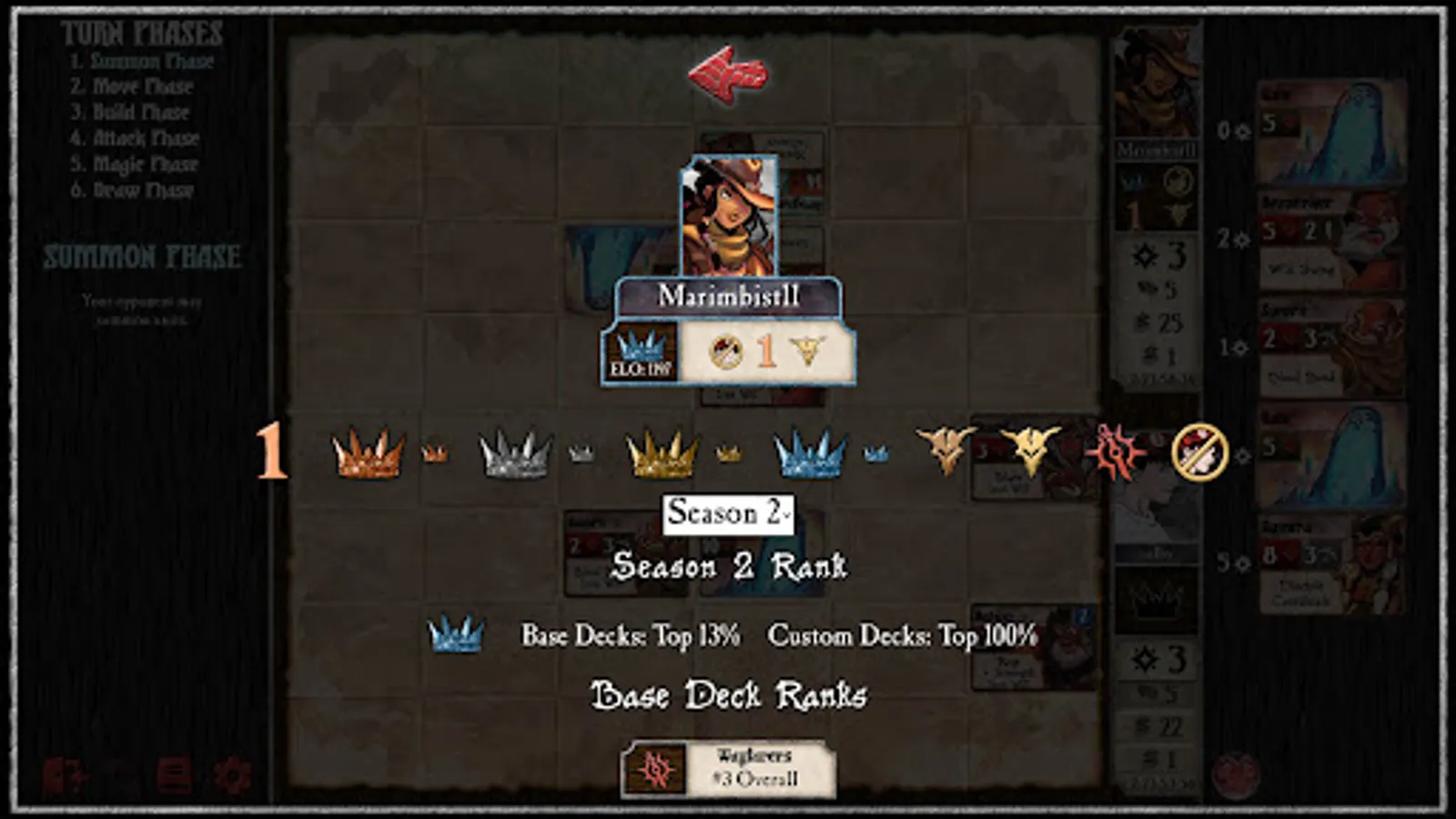Select Attack Phase in the Turn Phases list

pyautogui.click(x=146, y=138)
